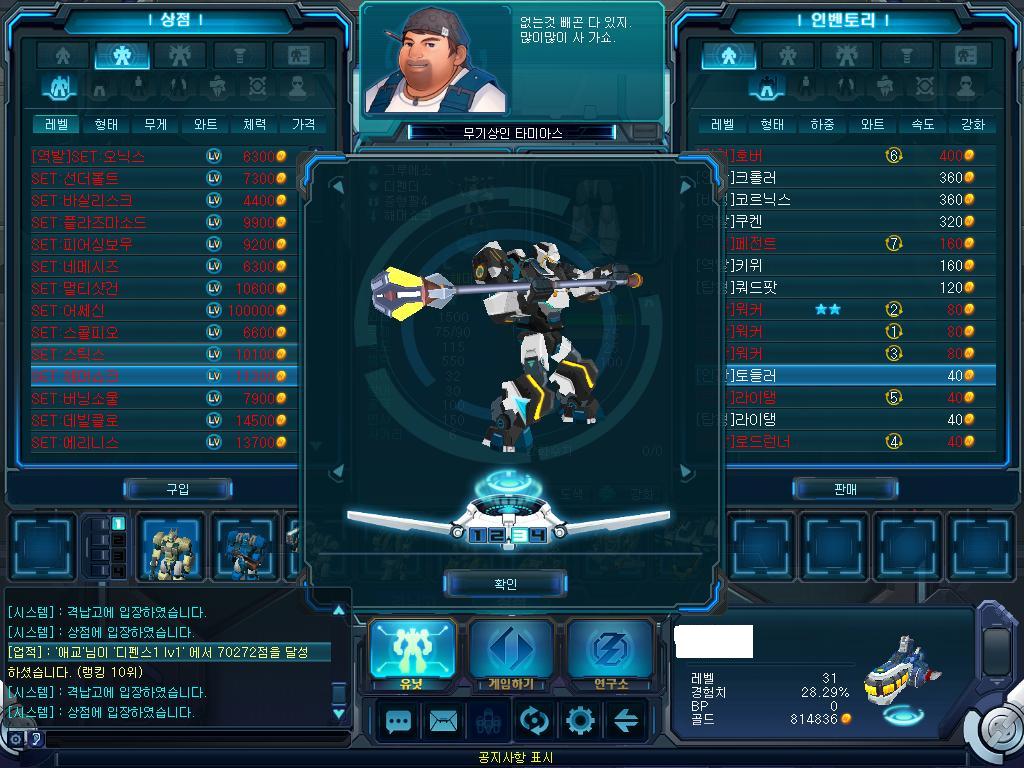Sort inventory by 강화 column
Image resolution: width=1024 pixels, height=768 pixels.
click(x=972, y=125)
